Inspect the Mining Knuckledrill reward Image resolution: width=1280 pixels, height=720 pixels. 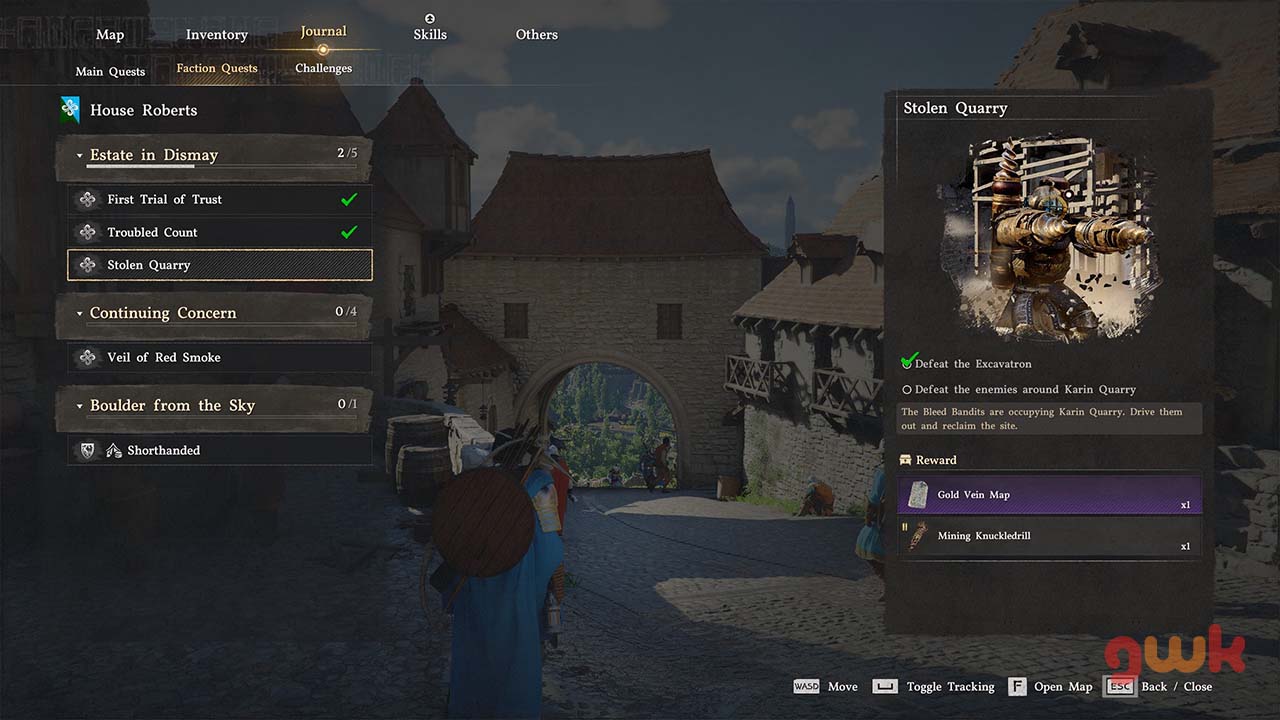(x=1049, y=536)
